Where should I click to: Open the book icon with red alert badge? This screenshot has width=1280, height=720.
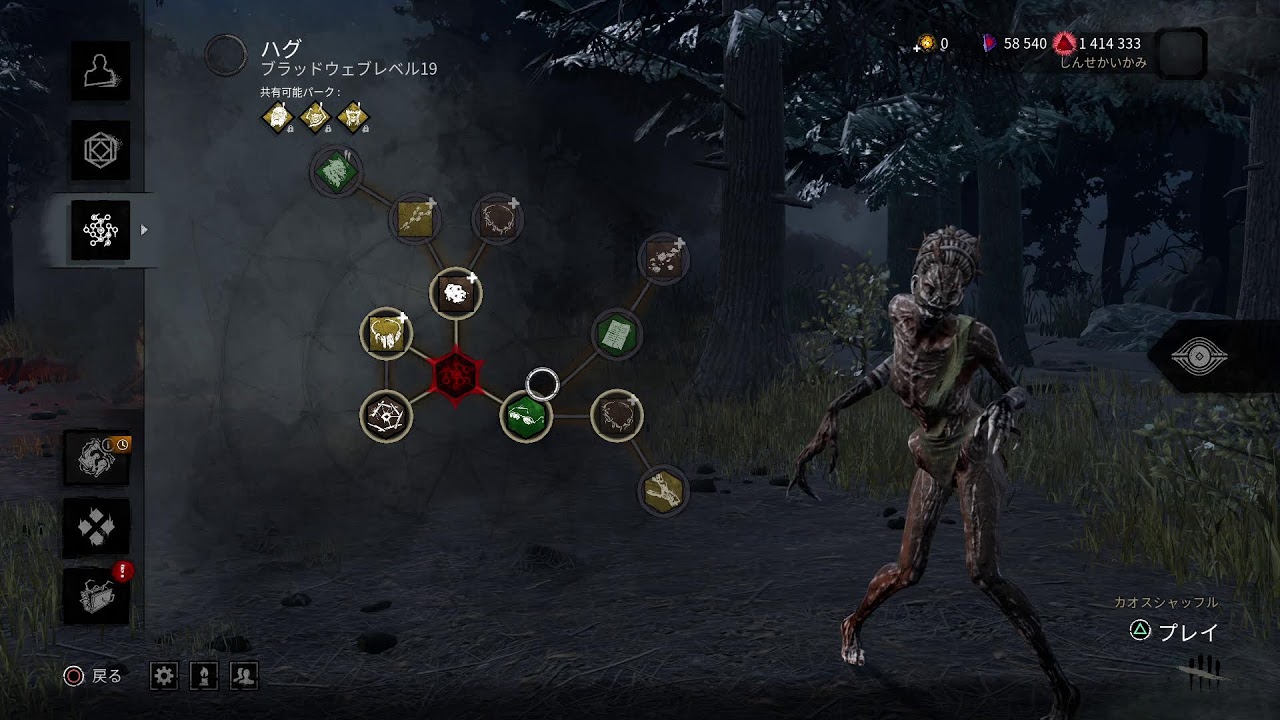[x=98, y=596]
